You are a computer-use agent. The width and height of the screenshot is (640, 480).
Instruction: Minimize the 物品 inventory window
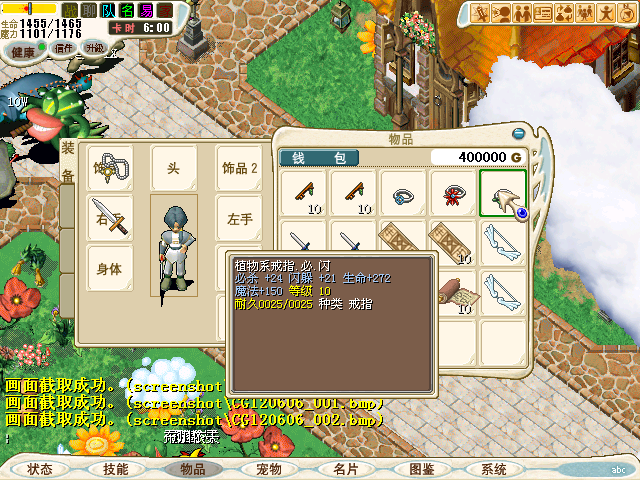(518, 134)
